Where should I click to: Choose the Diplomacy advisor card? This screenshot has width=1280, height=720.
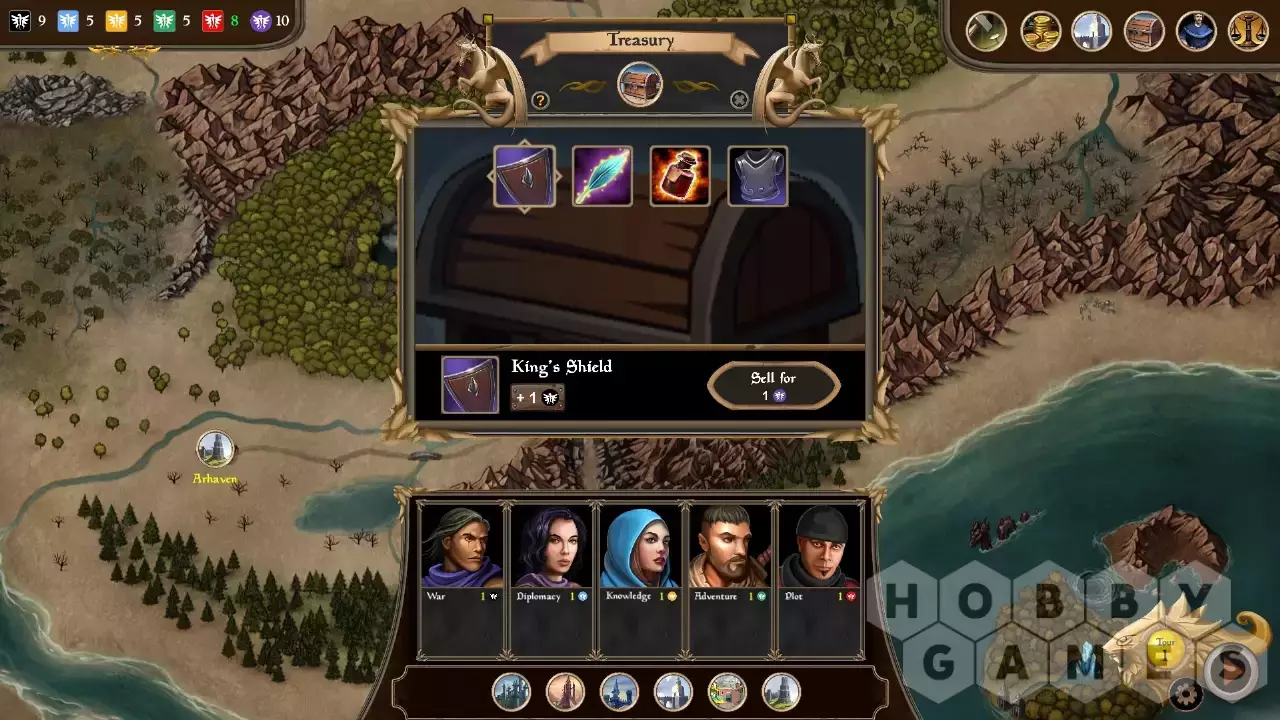pos(551,578)
